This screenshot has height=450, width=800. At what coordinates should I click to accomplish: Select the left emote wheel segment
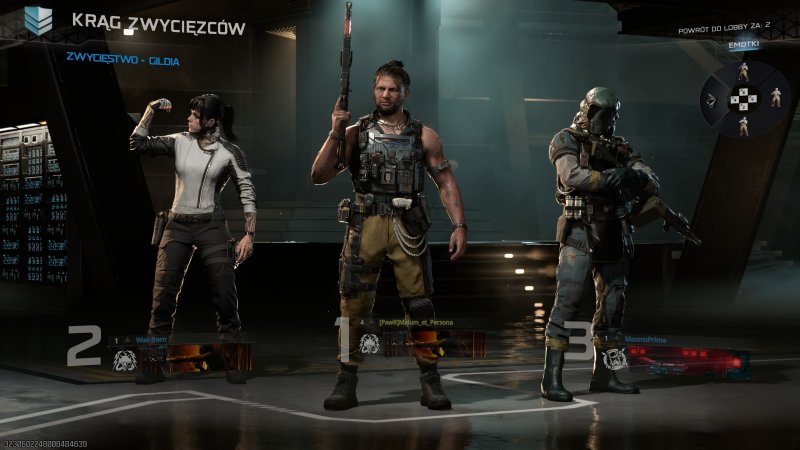tap(712, 99)
